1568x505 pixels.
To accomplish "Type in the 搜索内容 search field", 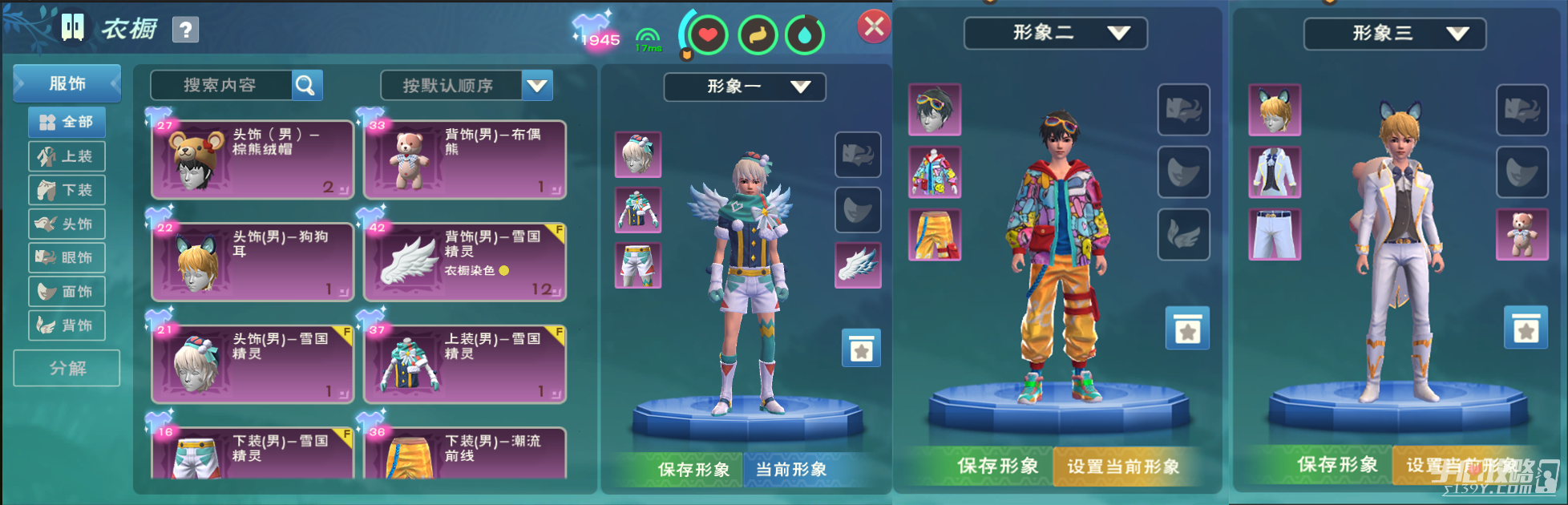I will pyautogui.click(x=220, y=85).
